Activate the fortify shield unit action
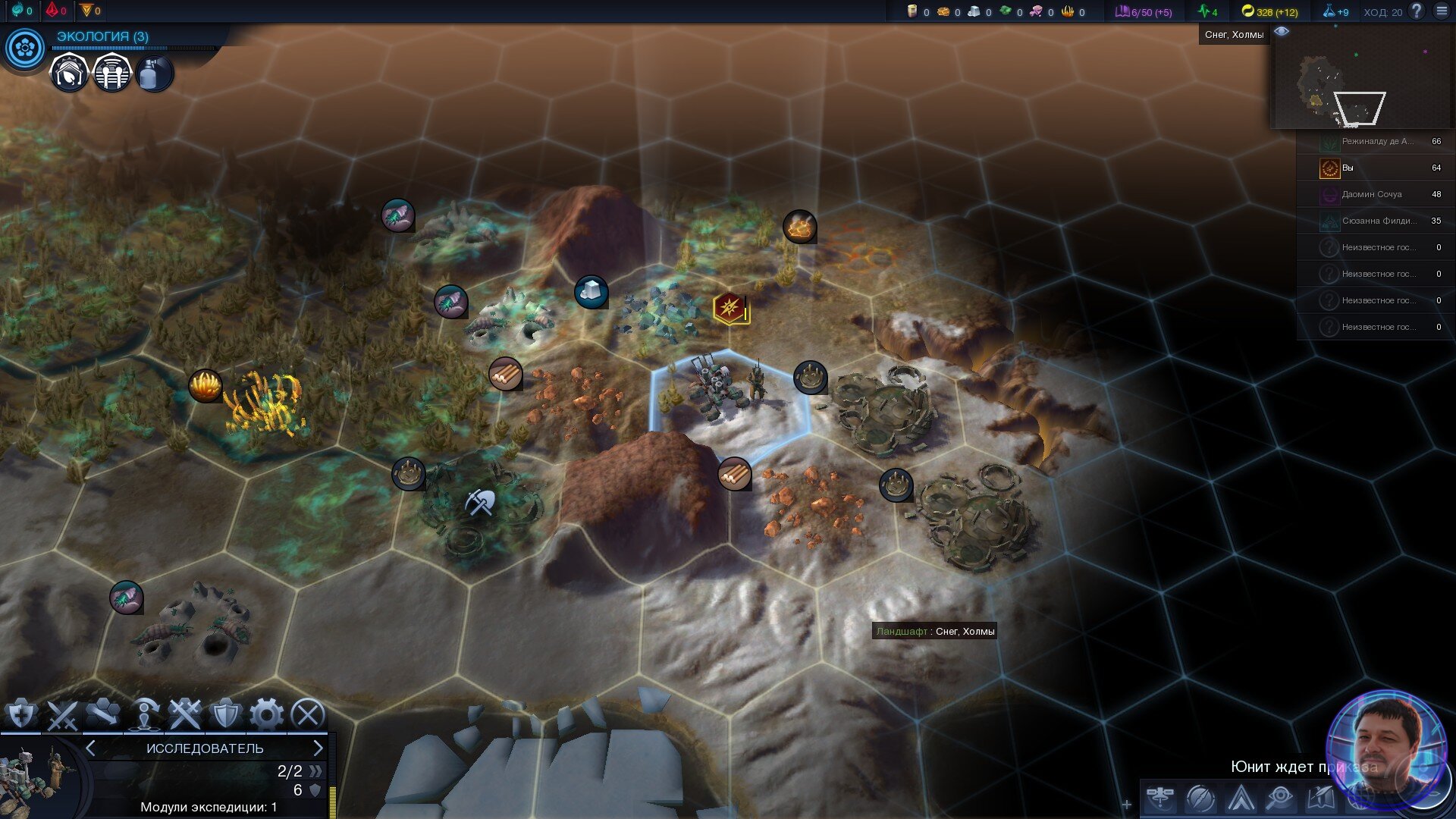The image size is (1456, 819). (x=225, y=714)
